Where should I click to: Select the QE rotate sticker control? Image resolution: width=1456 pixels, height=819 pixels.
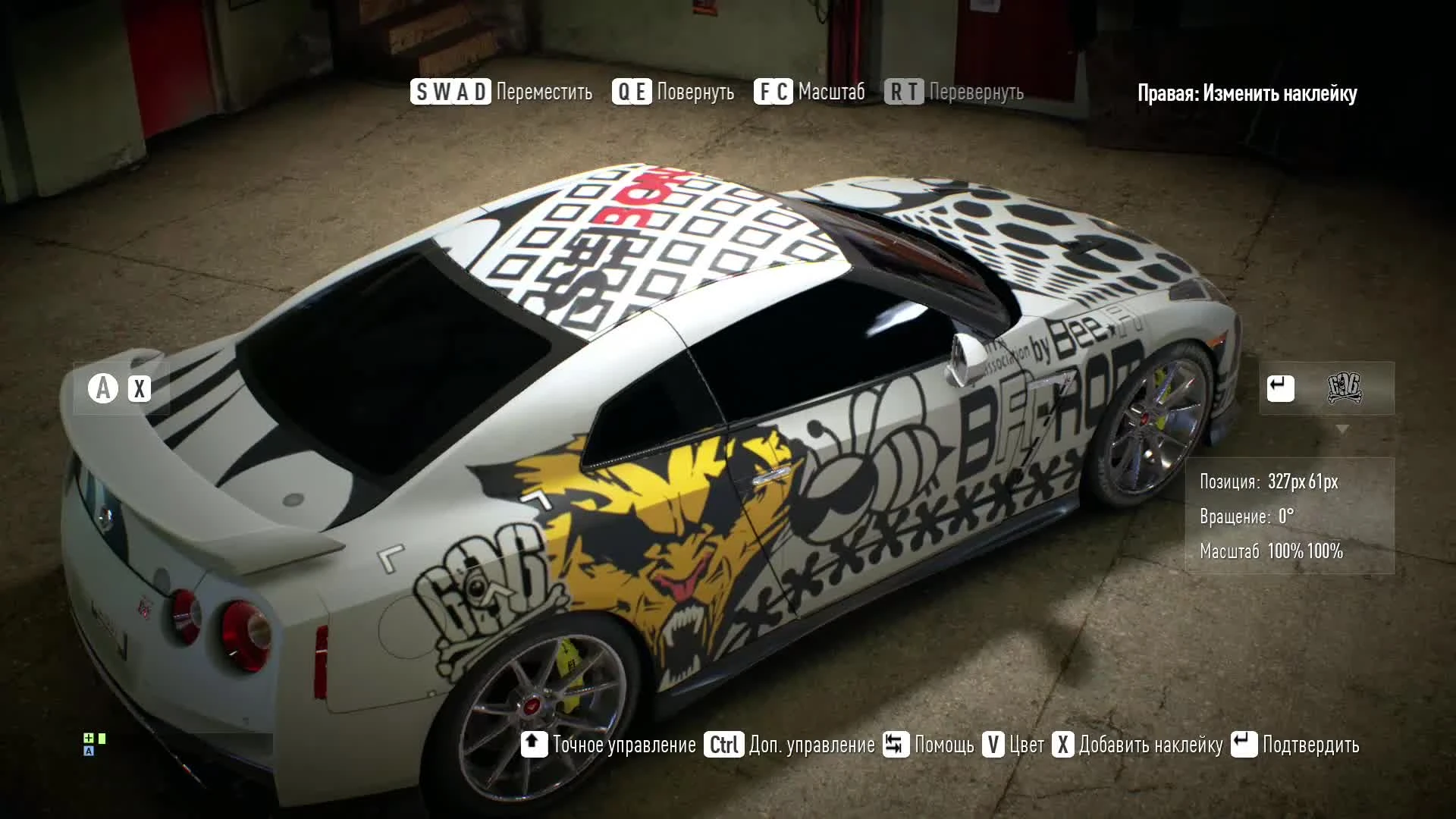tap(632, 92)
